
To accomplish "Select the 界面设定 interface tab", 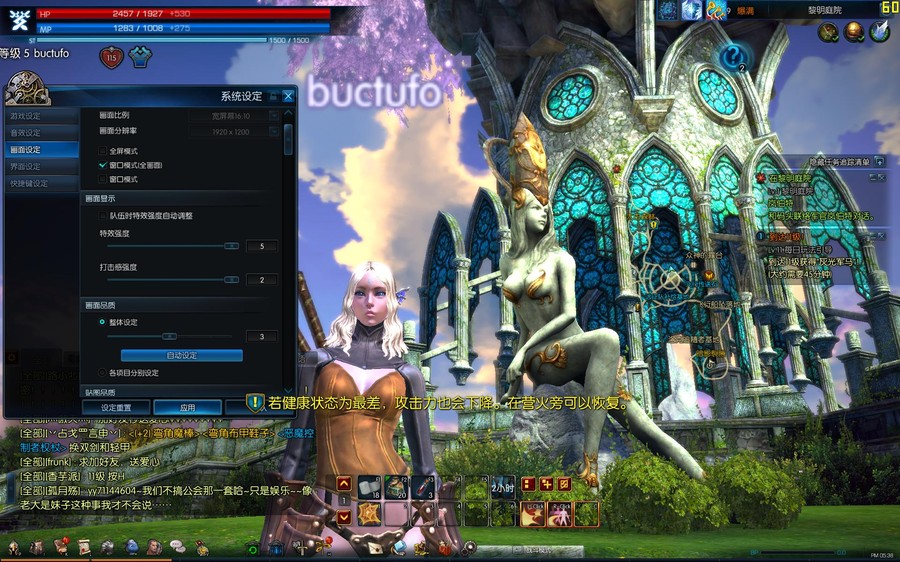I will pyautogui.click(x=27, y=166).
